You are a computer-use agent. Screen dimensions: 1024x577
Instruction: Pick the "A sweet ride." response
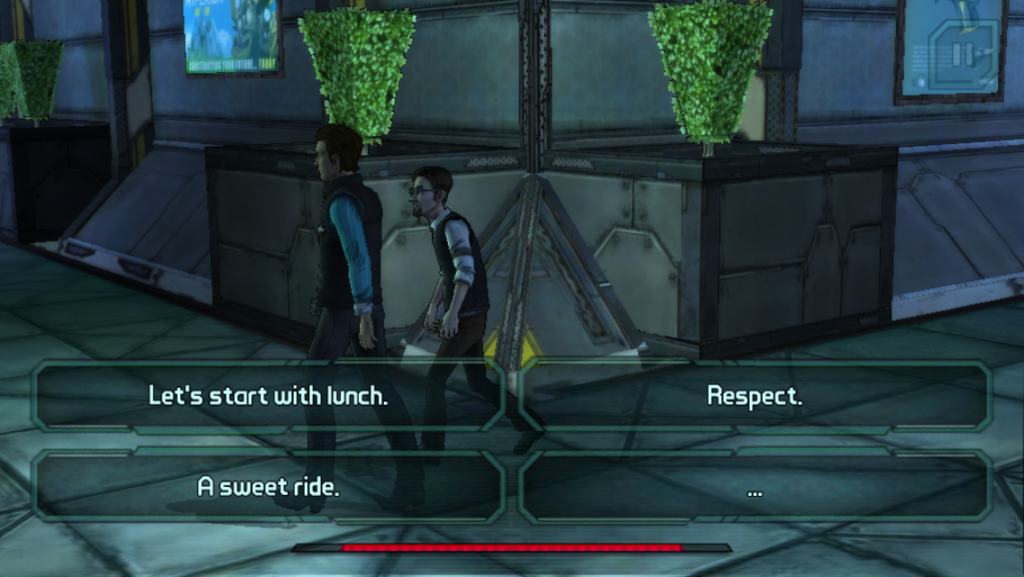(x=267, y=488)
